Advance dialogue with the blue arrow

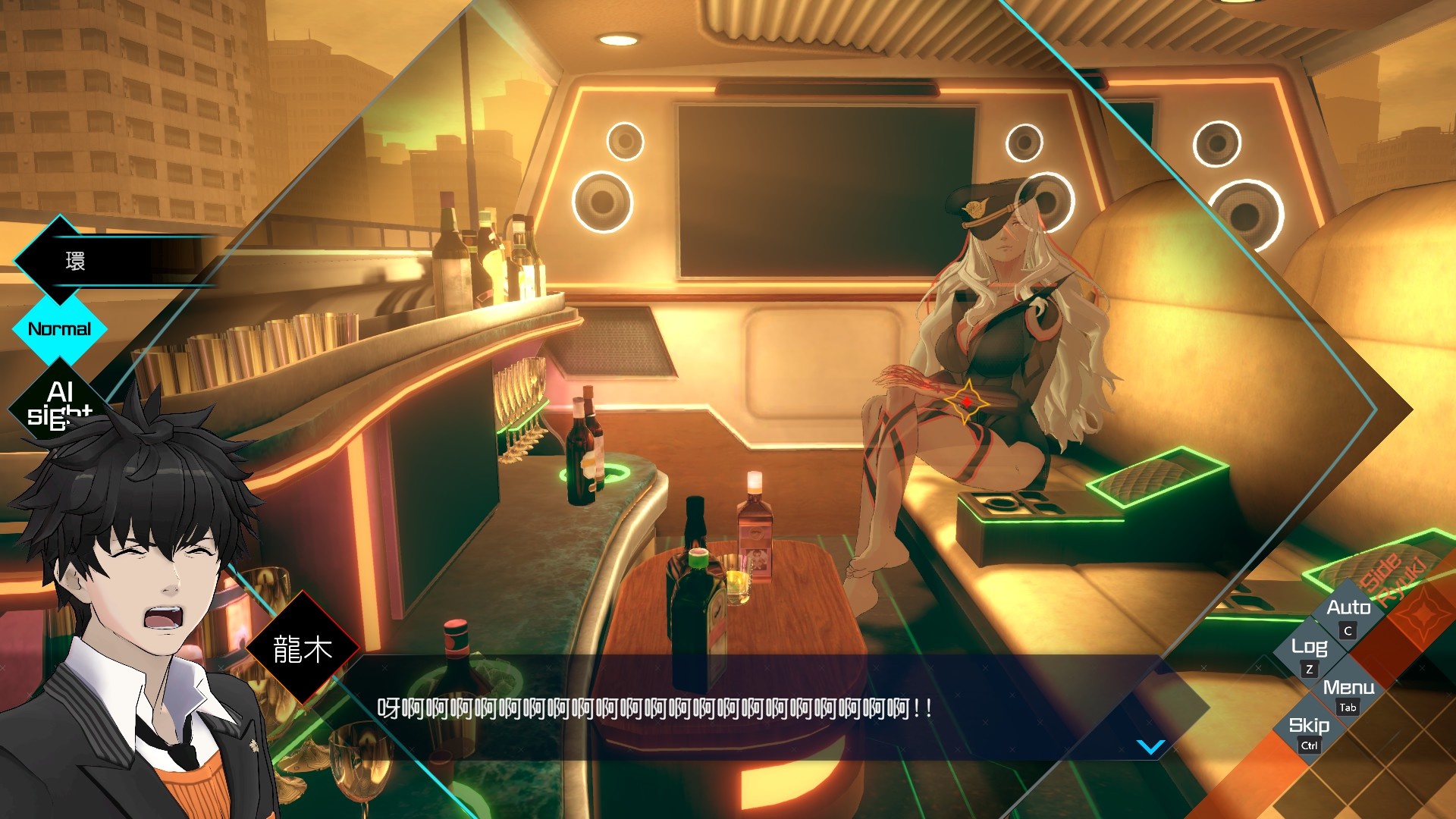[1150, 748]
